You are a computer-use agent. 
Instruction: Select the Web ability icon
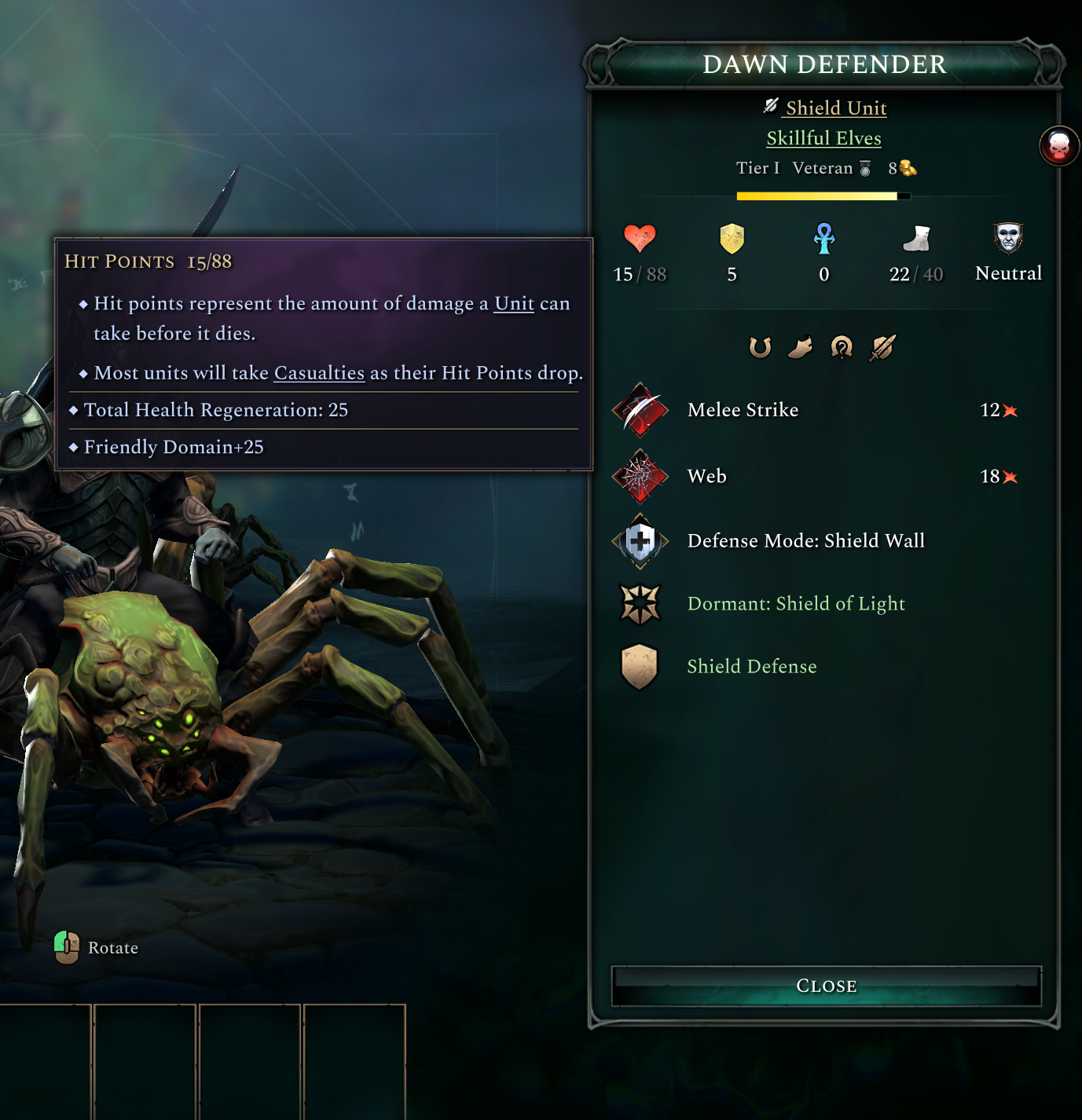point(640,476)
